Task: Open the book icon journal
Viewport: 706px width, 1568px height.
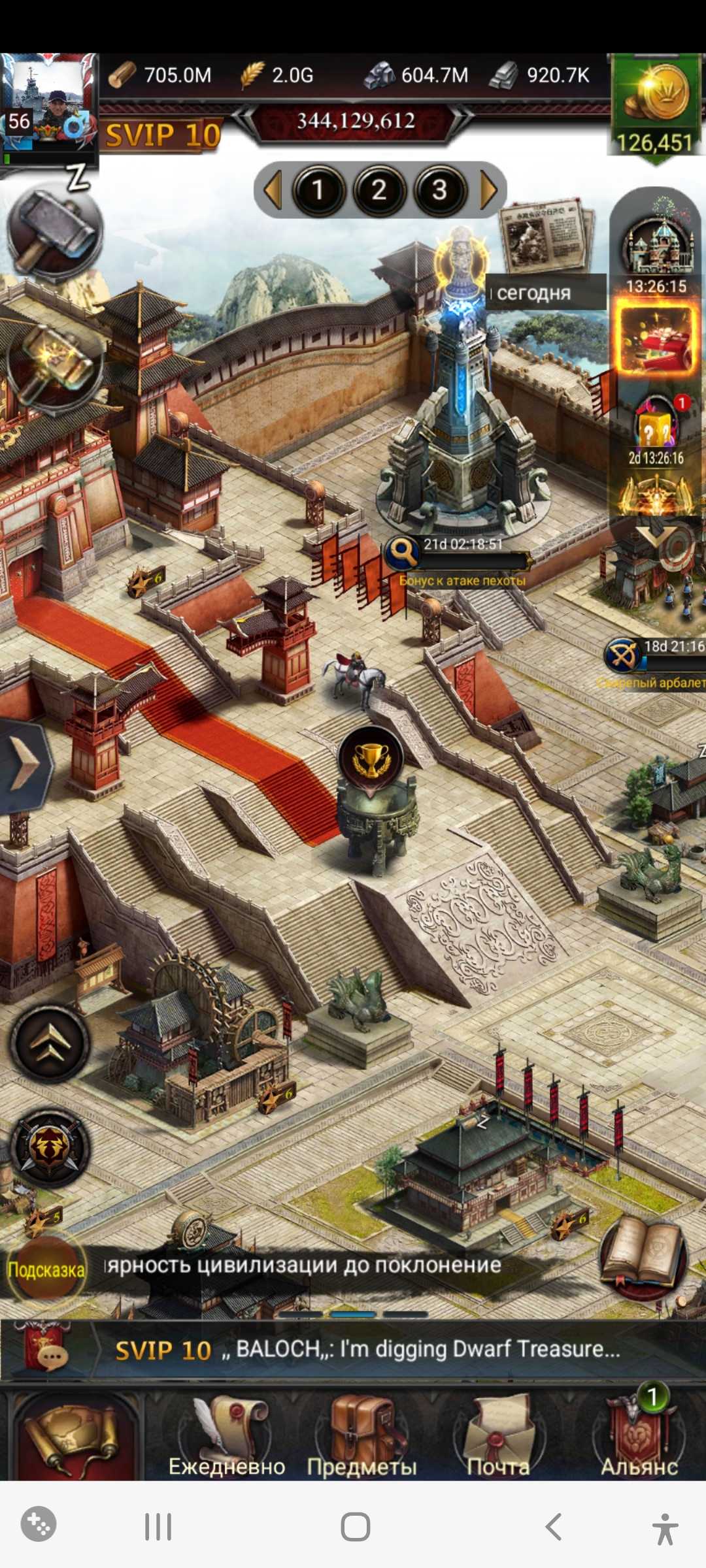Action: pos(643,1258)
